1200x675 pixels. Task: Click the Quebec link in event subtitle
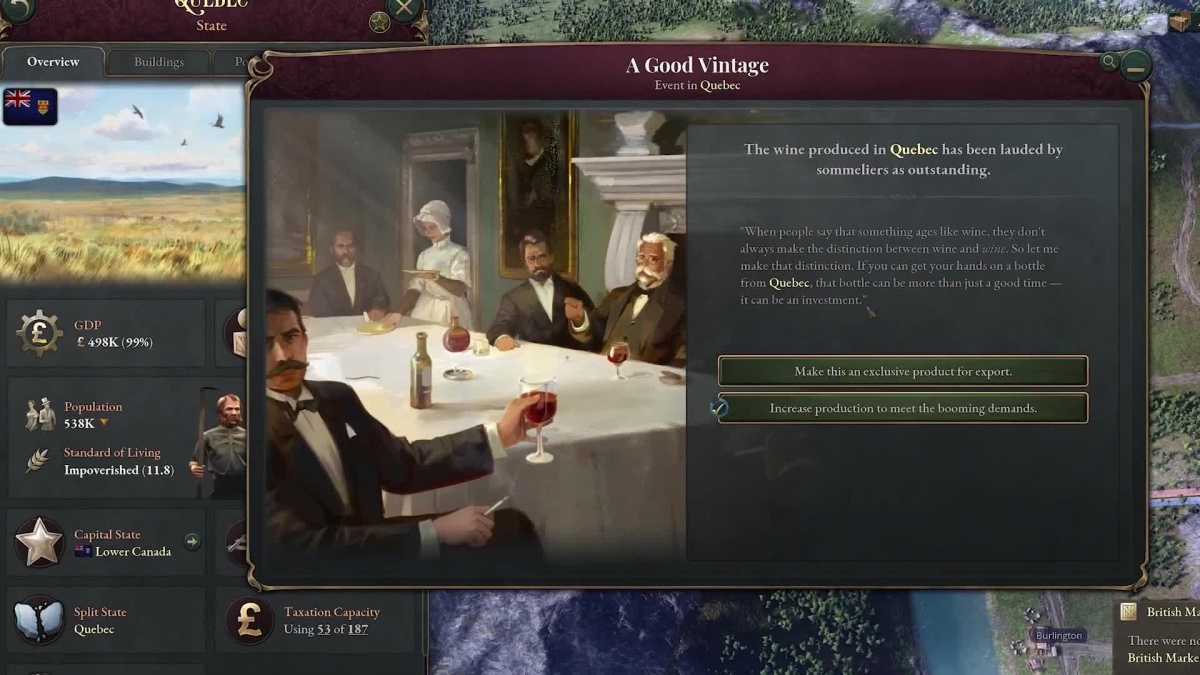click(x=720, y=85)
